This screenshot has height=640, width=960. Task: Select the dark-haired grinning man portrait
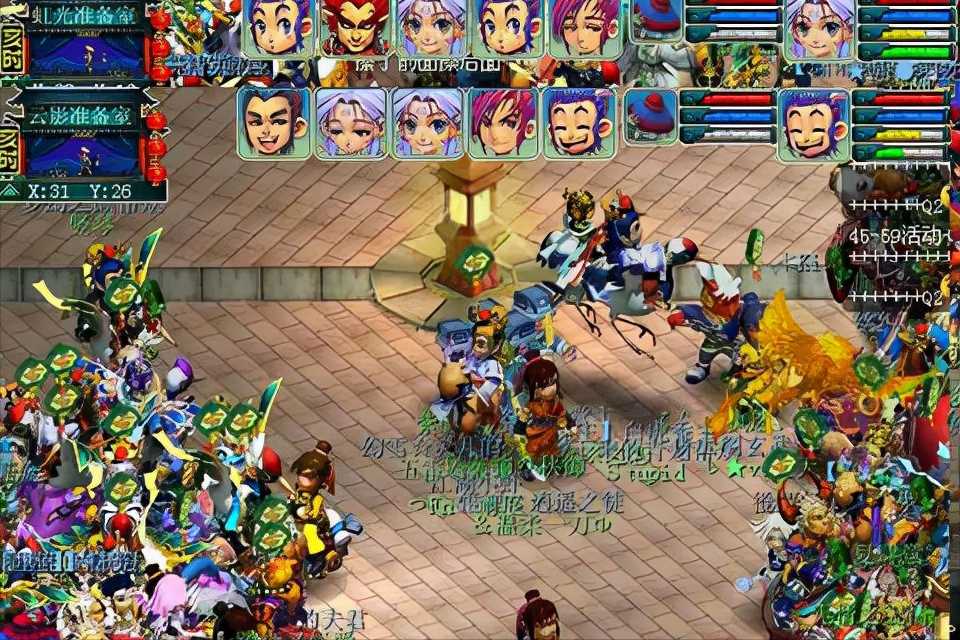pos(274,124)
